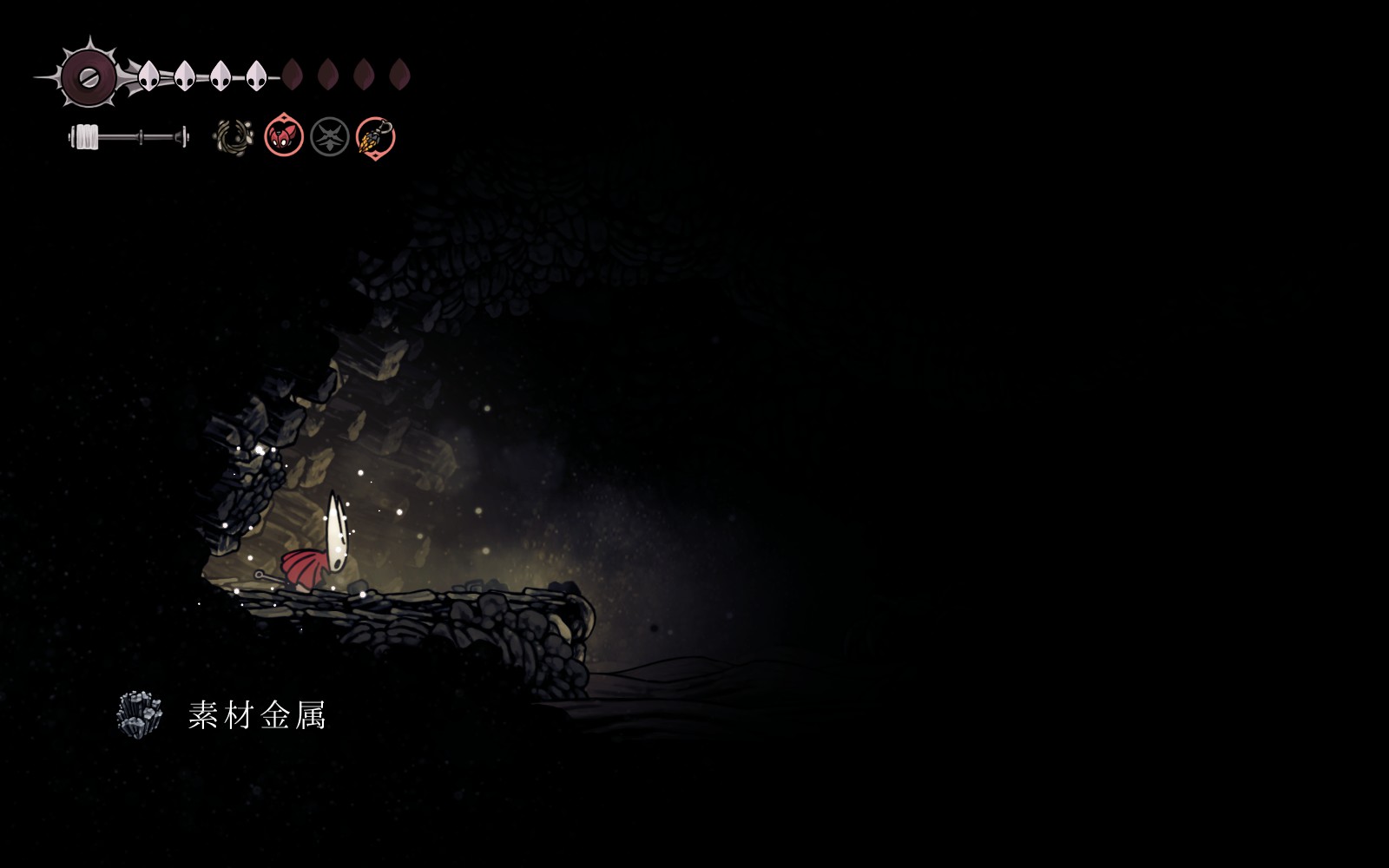
Task: Click the silk spool emblem in the HUD
Action: [x=88, y=76]
